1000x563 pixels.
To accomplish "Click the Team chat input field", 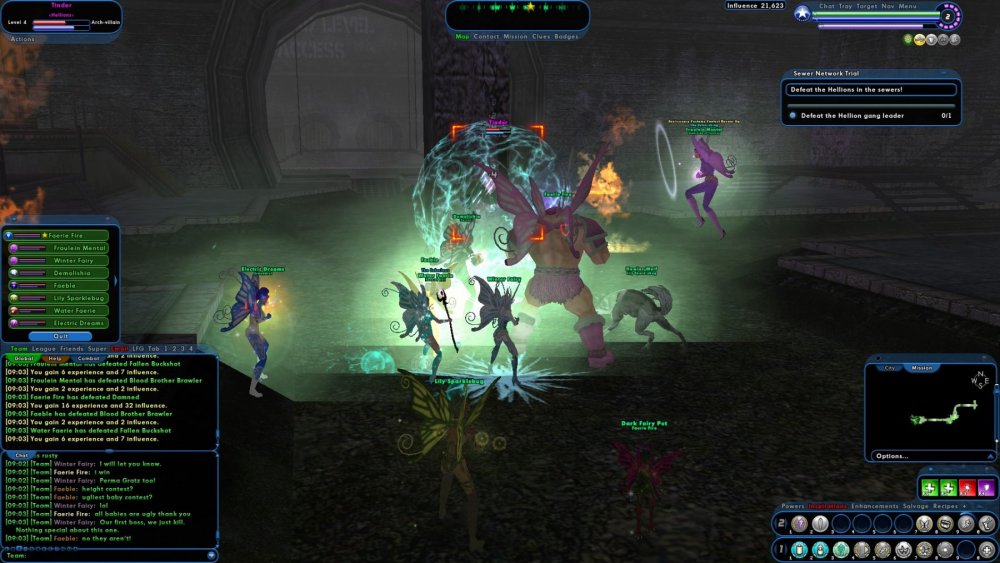I will point(110,555).
